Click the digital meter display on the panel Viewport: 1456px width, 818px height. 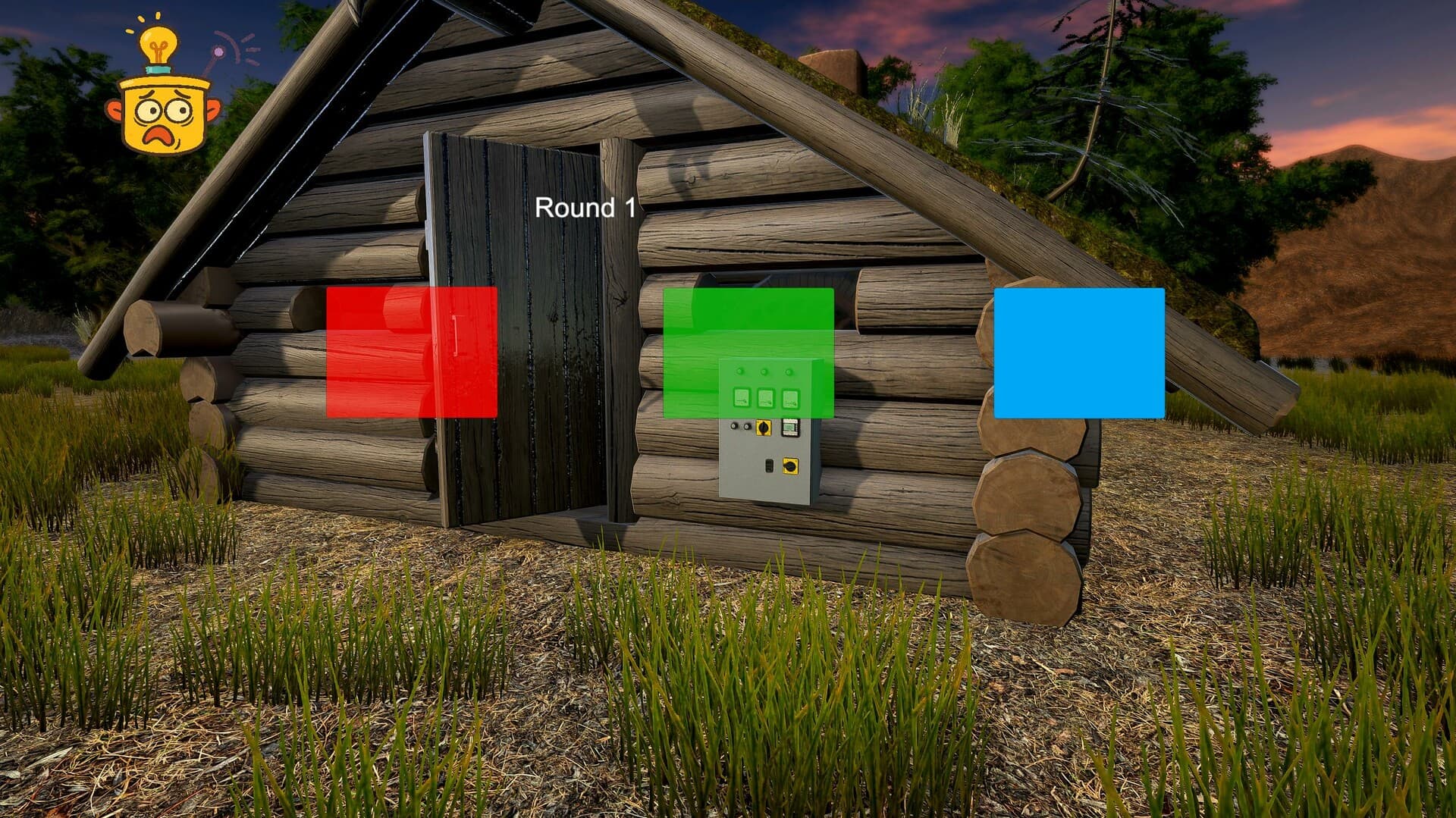tap(789, 427)
